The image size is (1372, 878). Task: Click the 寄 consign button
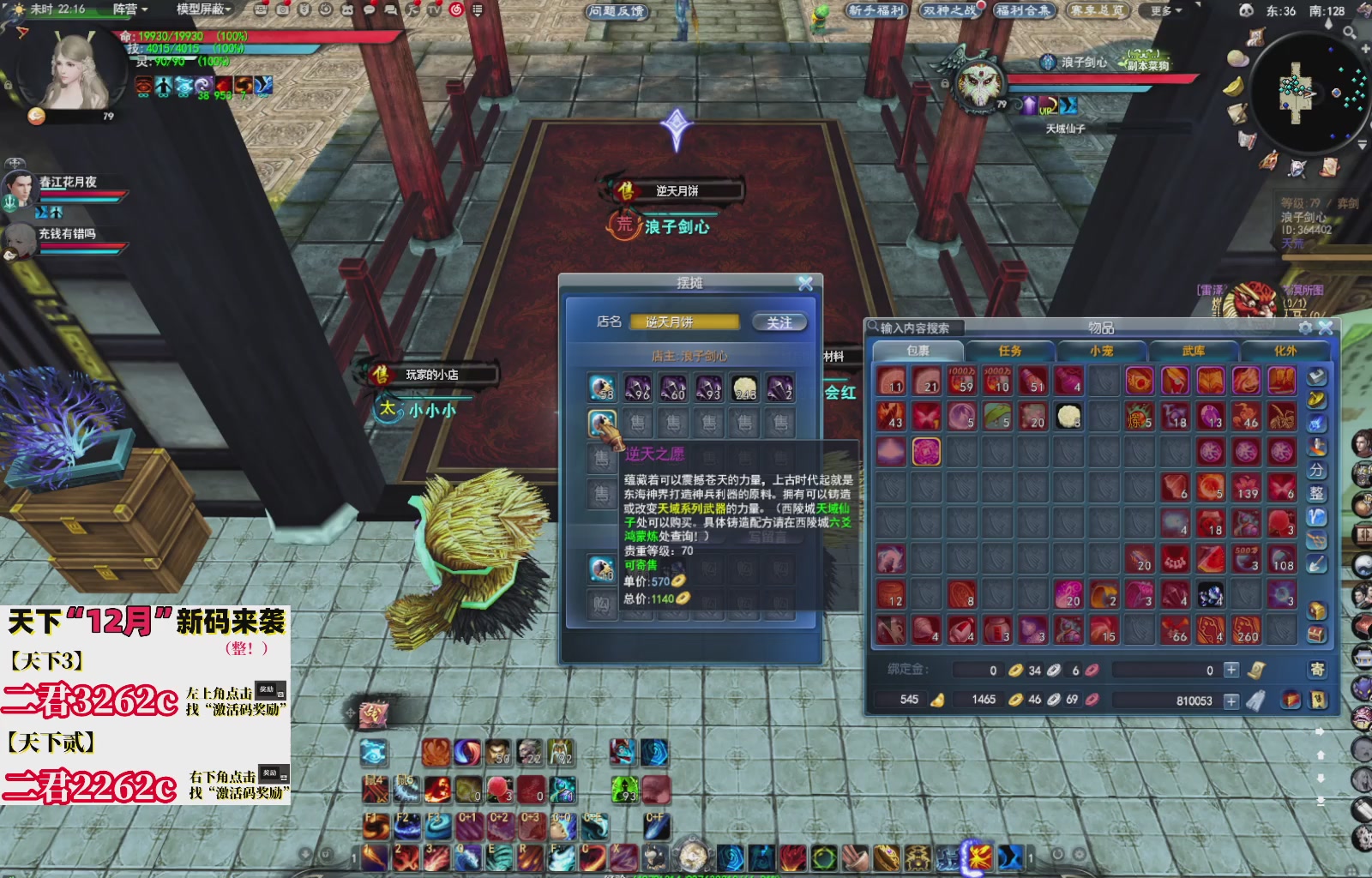click(x=1316, y=670)
